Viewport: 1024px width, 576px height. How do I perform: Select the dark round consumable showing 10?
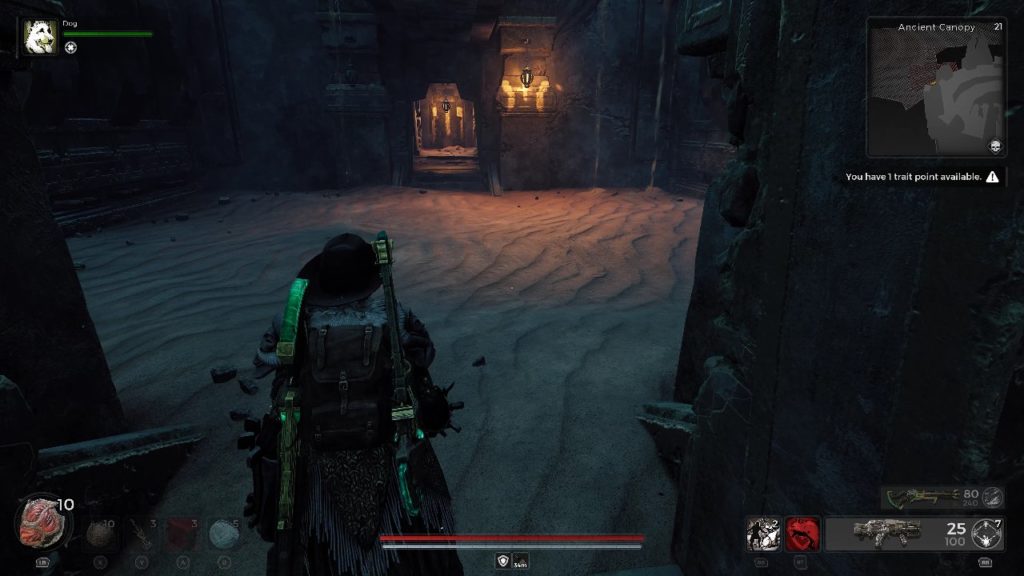coord(101,535)
